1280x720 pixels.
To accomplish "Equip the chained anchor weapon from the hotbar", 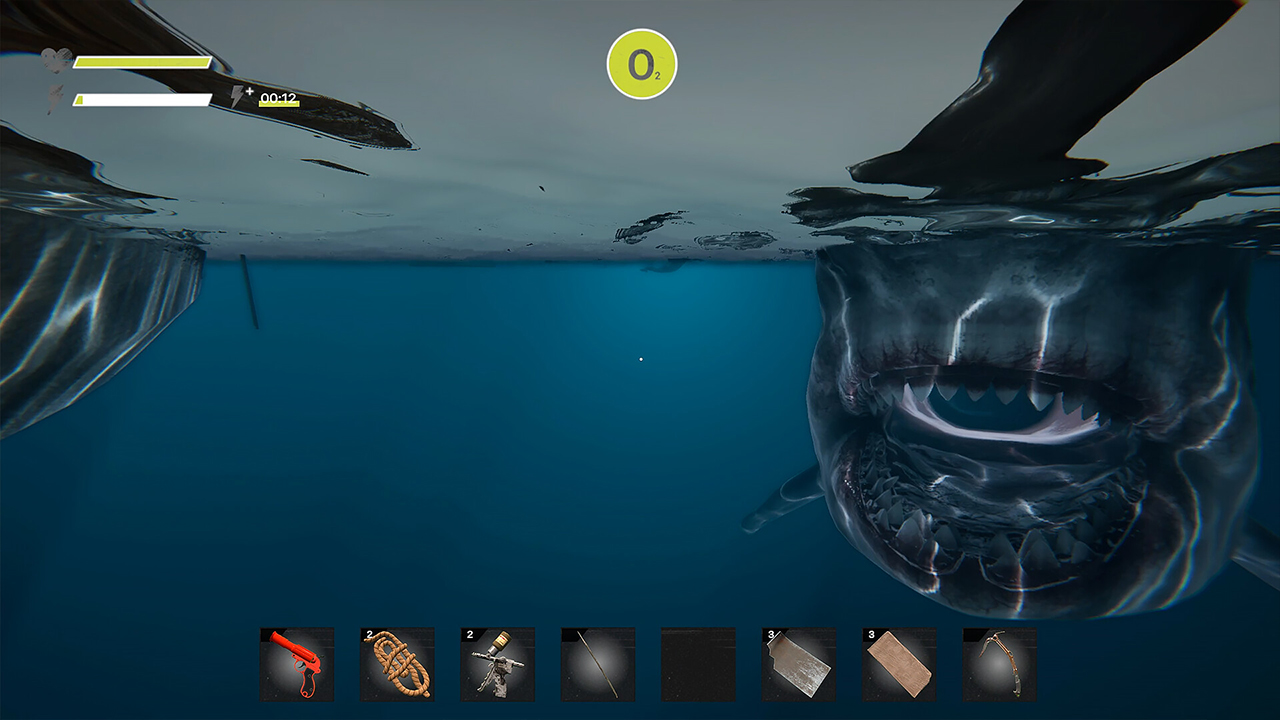I will pos(499,665).
